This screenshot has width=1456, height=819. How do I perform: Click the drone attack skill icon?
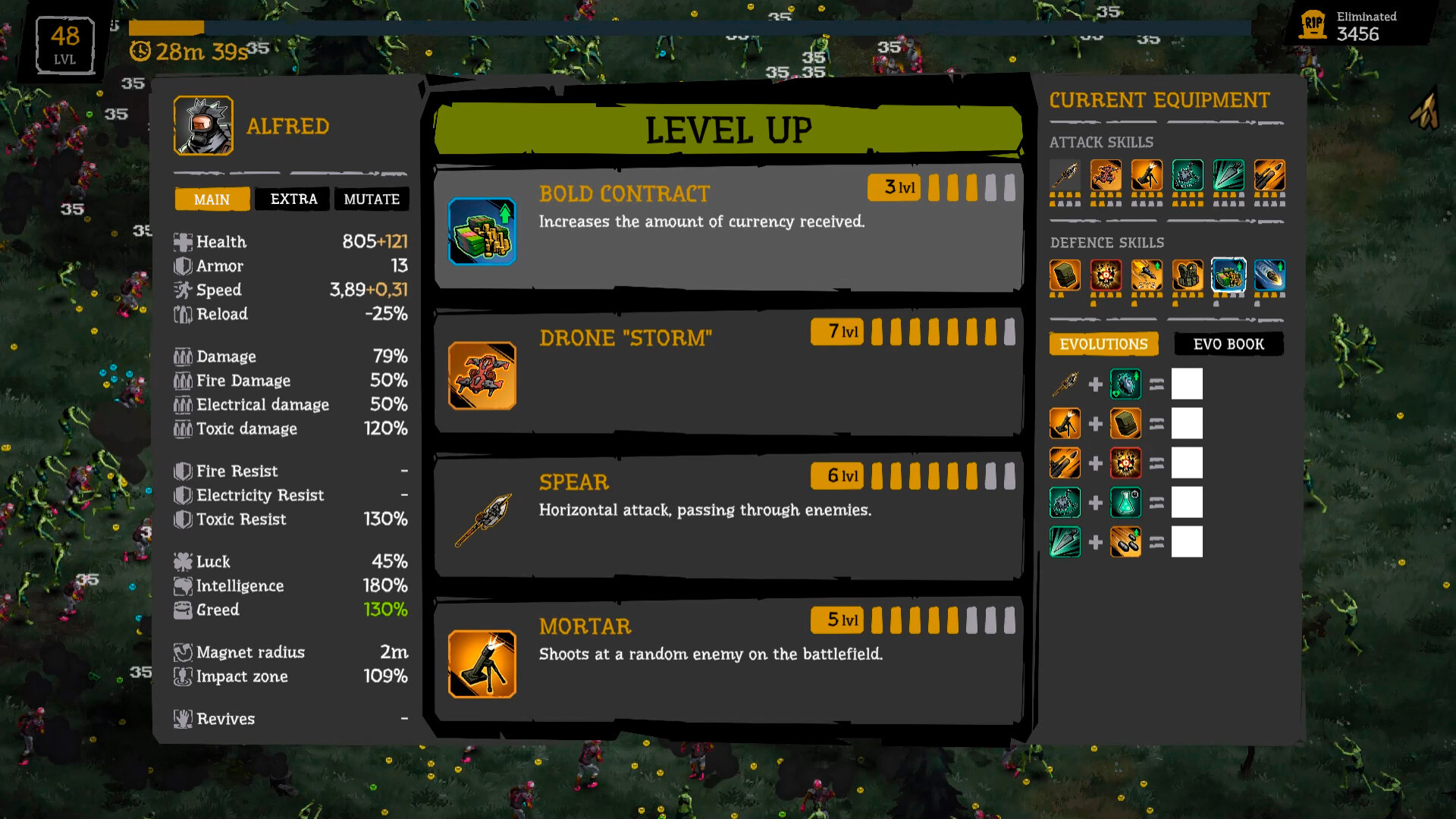(x=1106, y=174)
